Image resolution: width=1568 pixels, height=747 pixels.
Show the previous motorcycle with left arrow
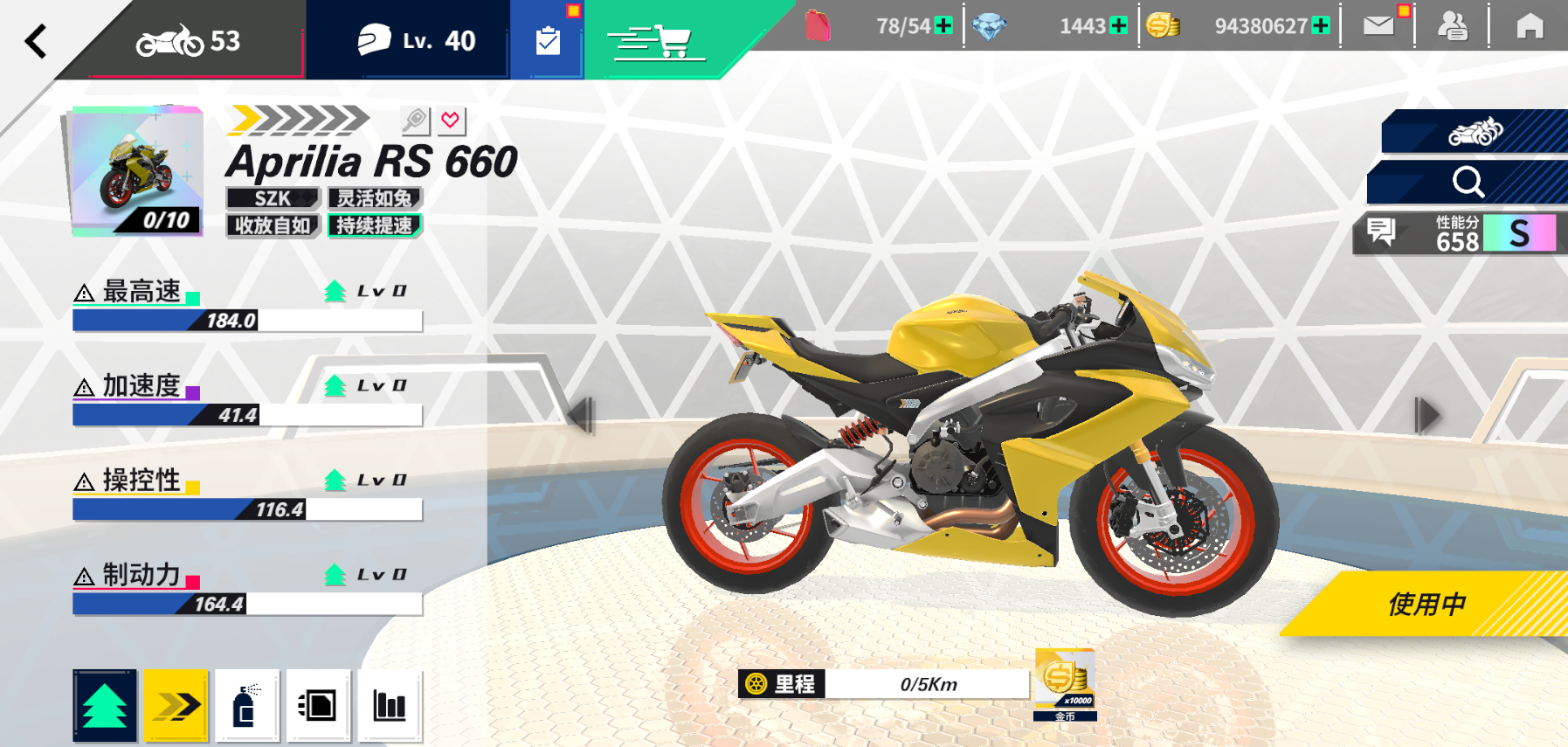point(581,414)
